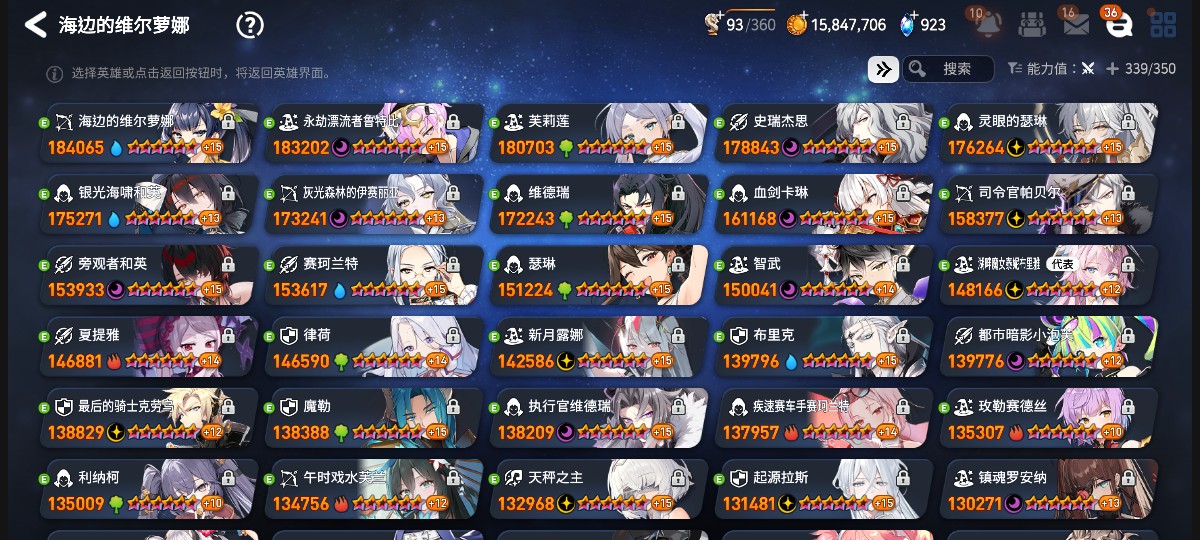Open the mailbox envelope icon
The height and width of the screenshot is (540, 1200).
pyautogui.click(x=1076, y=25)
